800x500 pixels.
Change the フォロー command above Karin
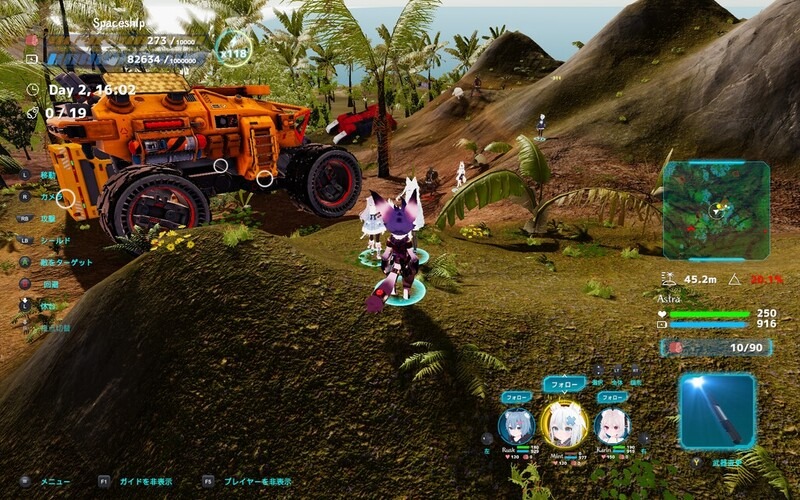(612, 397)
